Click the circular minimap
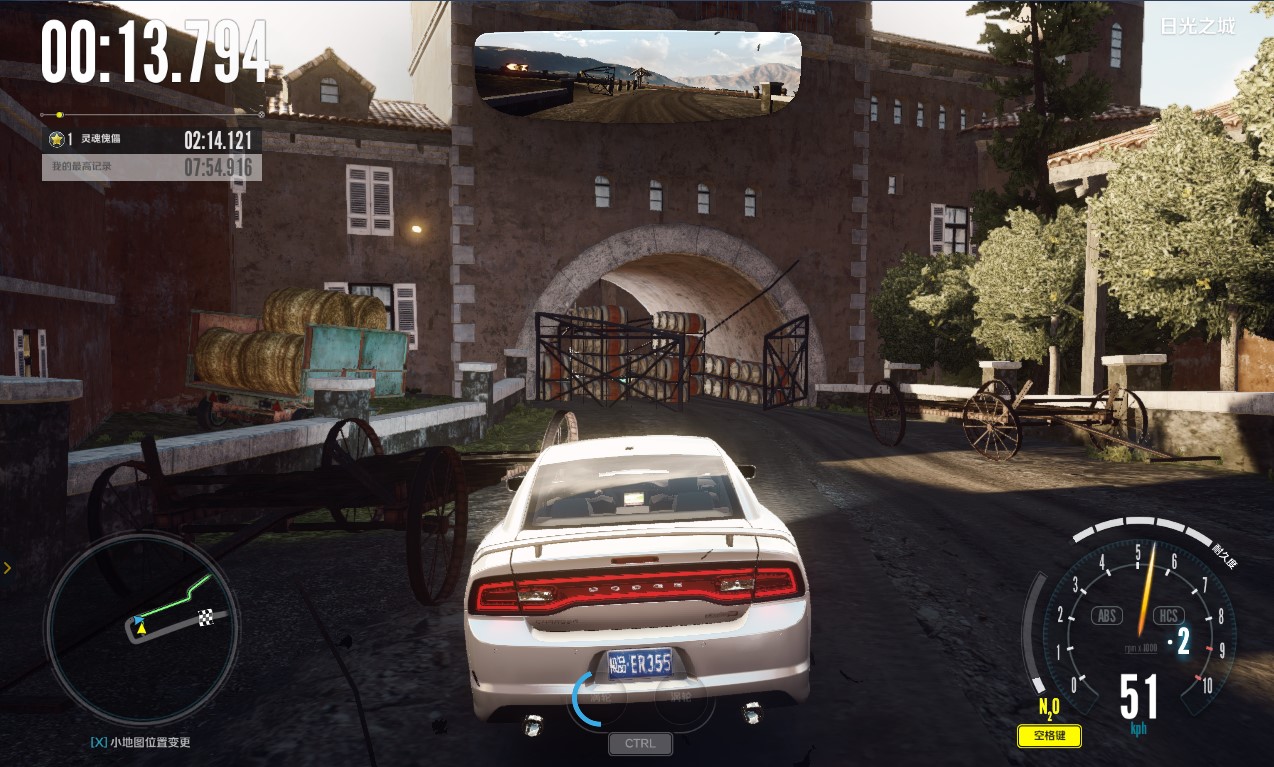Screen dimensions: 1274x767 [141, 628]
